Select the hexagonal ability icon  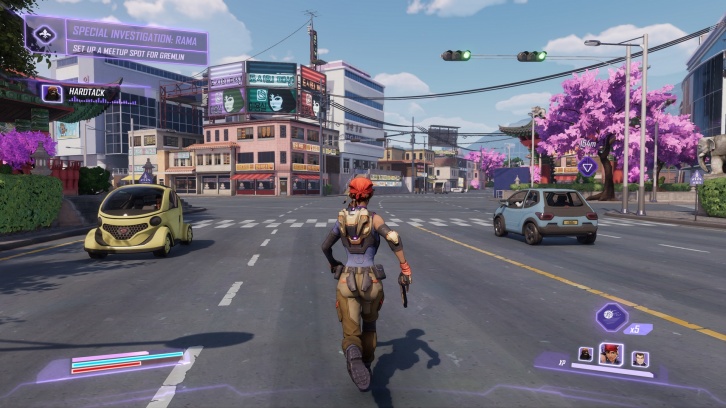click(x=610, y=319)
